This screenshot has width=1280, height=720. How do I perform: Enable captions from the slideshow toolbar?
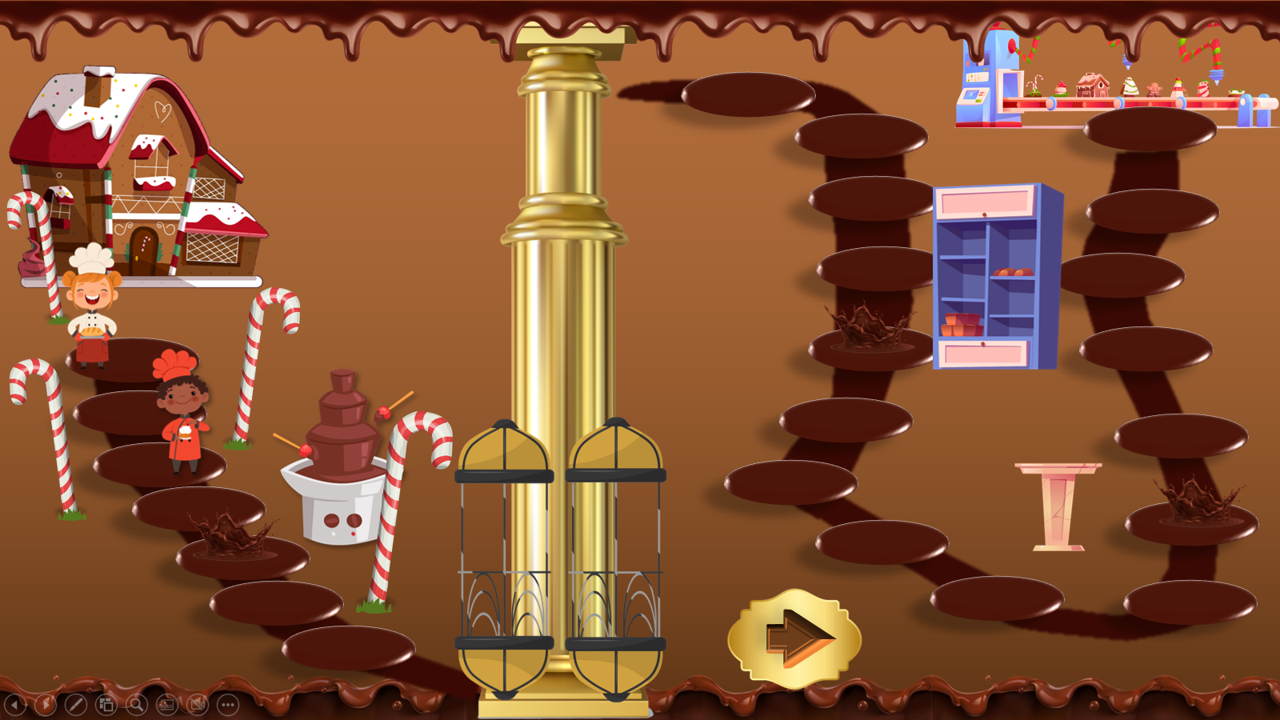click(166, 705)
